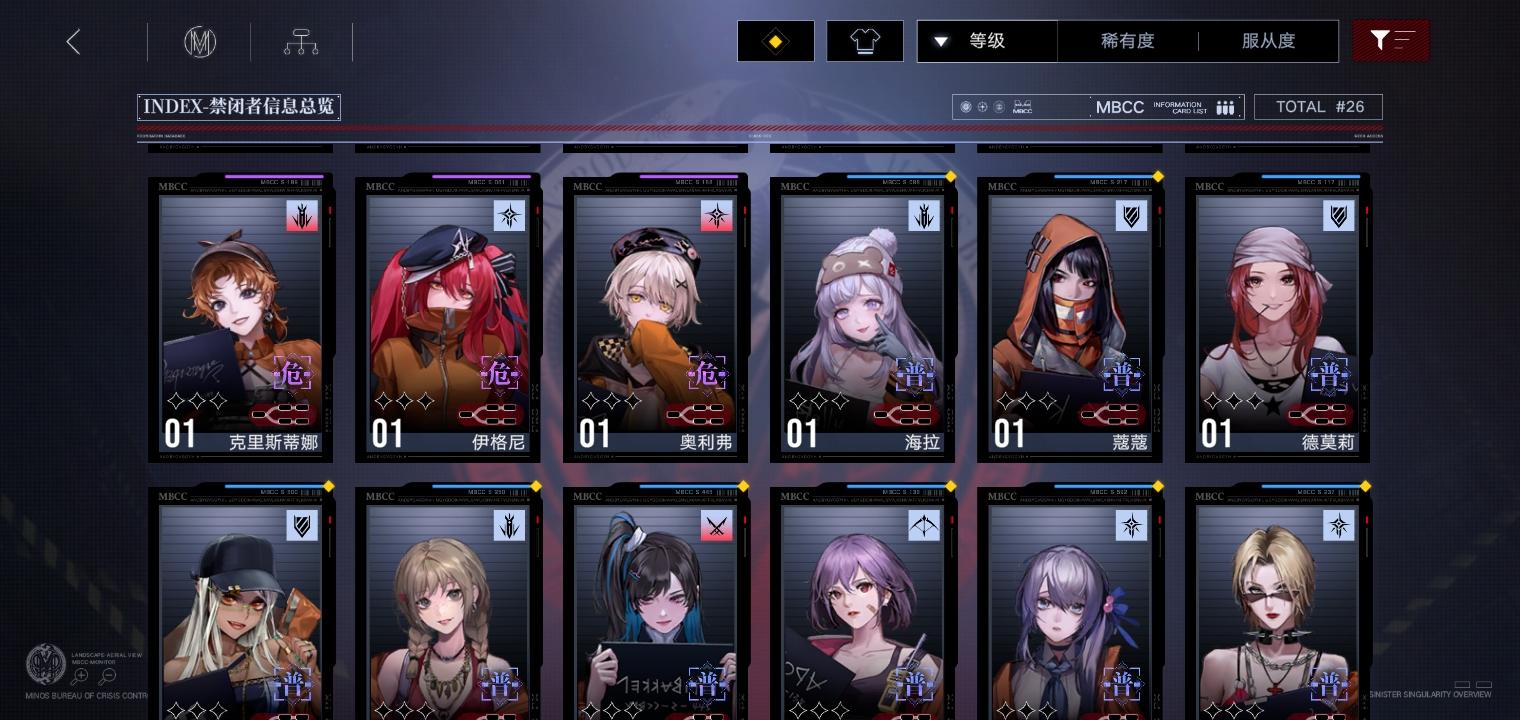Viewport: 1520px width, 720px height.
Task: Click the circular M emblem in top bar
Action: coord(200,42)
